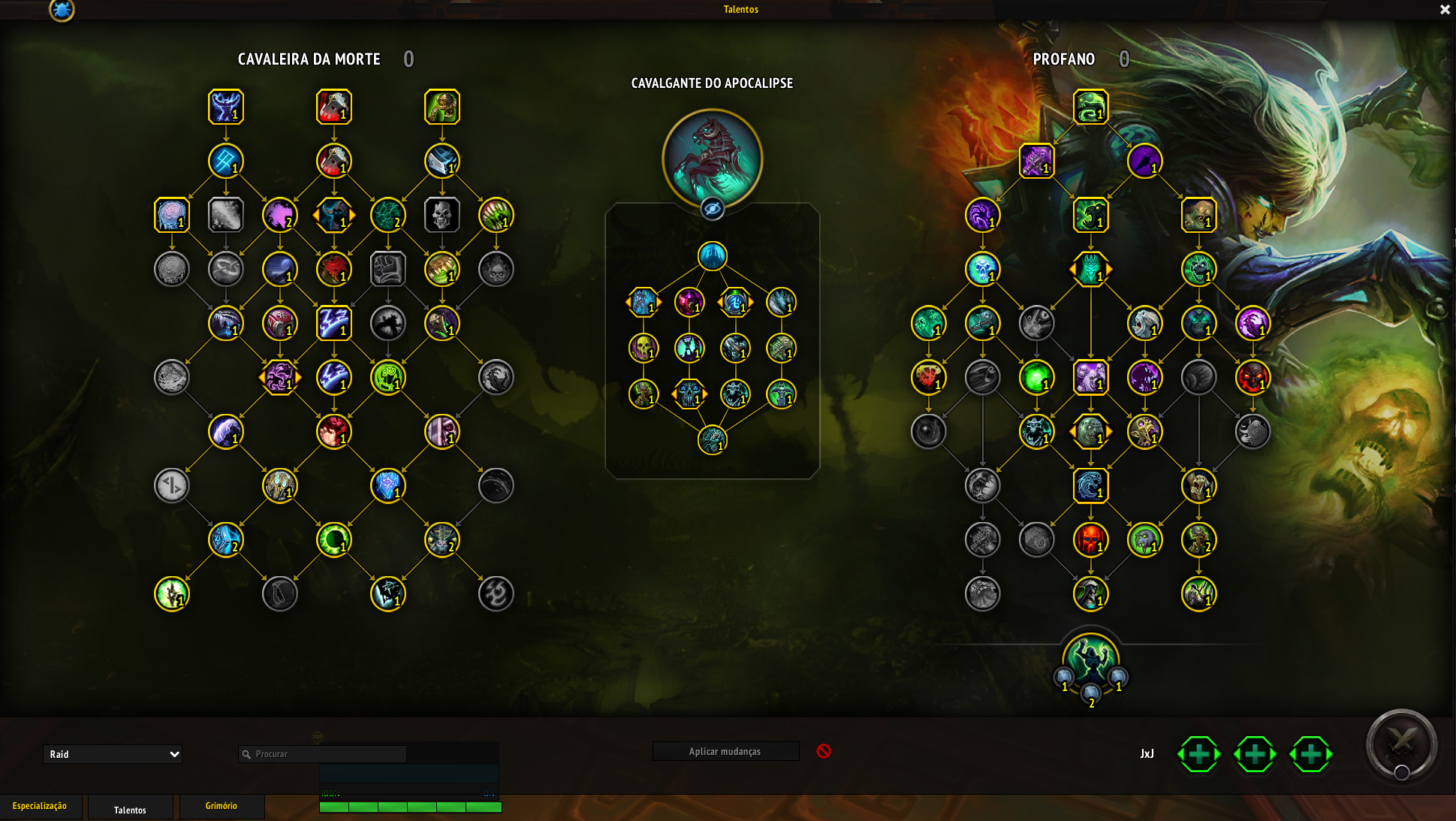The height and width of the screenshot is (821, 1456).
Task: Click the blue spider icon in header
Action: [62, 10]
